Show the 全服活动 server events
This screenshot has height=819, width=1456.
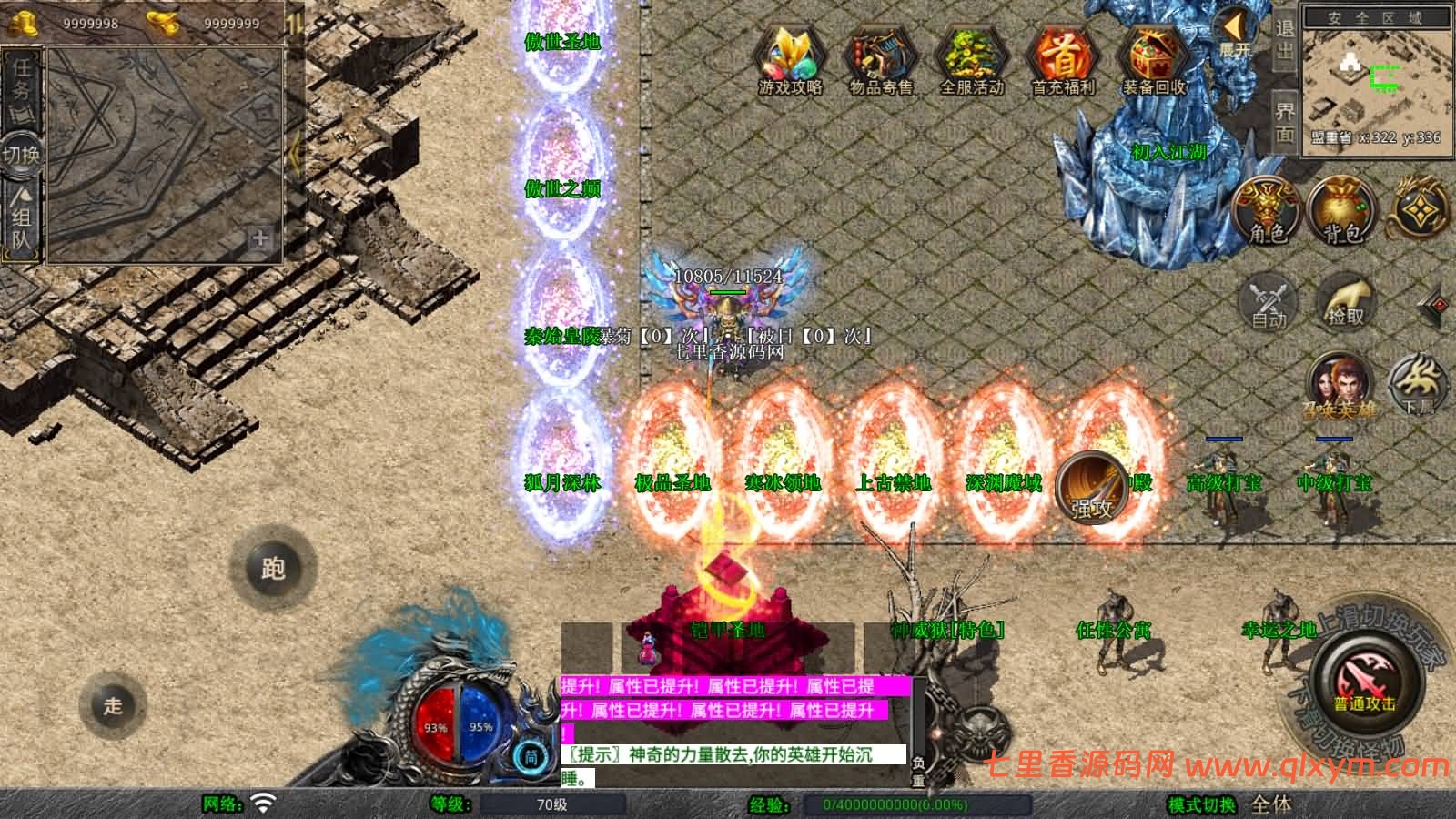[972, 58]
